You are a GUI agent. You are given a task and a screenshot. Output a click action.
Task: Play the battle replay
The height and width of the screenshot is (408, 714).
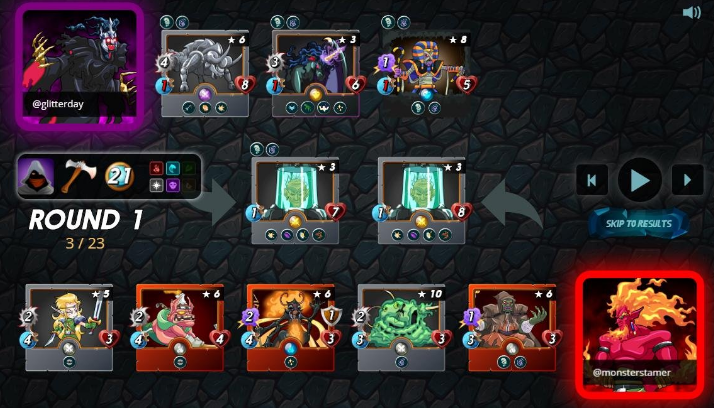[x=639, y=180]
